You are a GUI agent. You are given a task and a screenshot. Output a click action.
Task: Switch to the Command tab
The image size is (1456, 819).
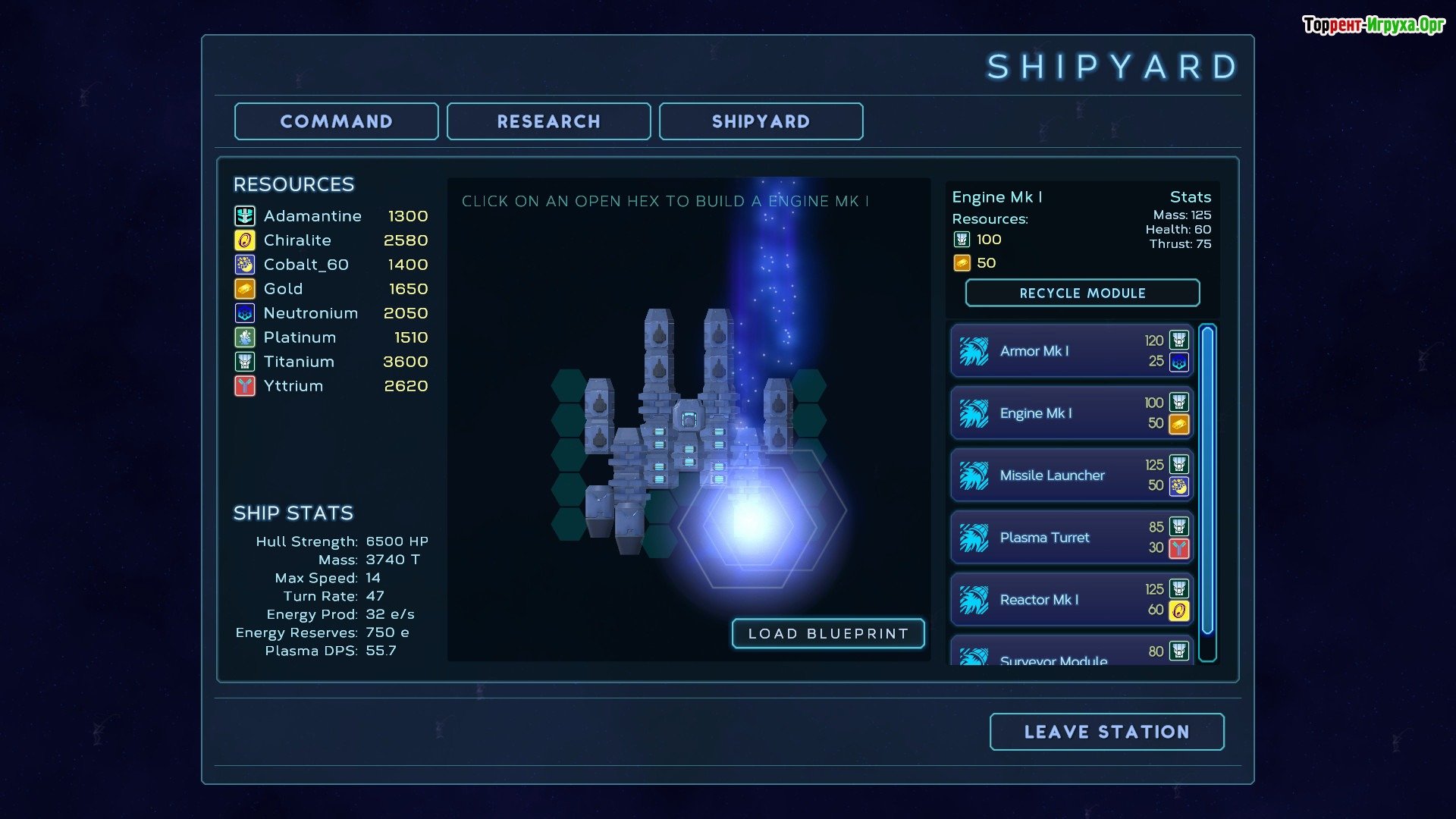[336, 121]
